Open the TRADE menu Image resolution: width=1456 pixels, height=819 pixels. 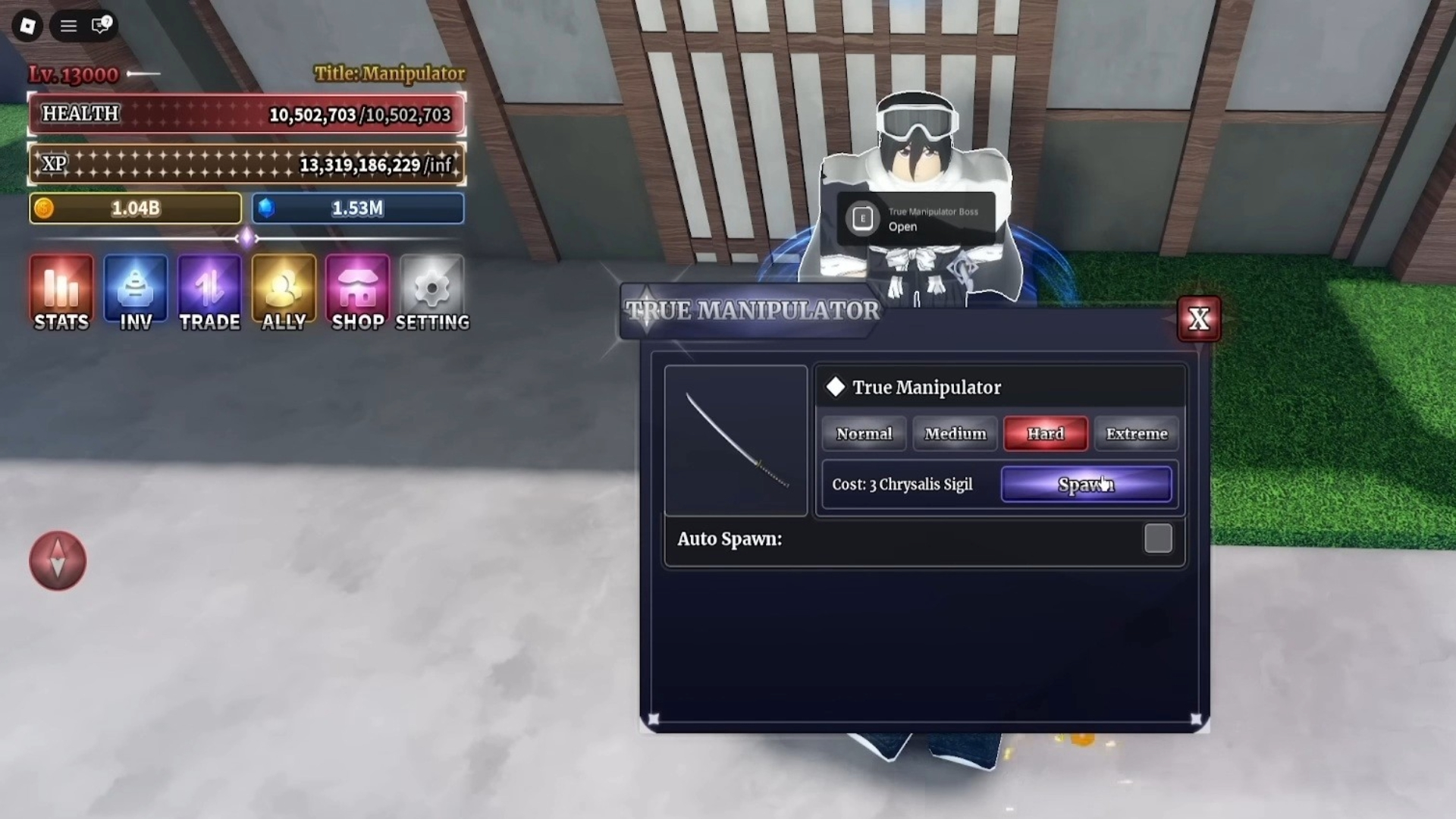click(x=209, y=292)
